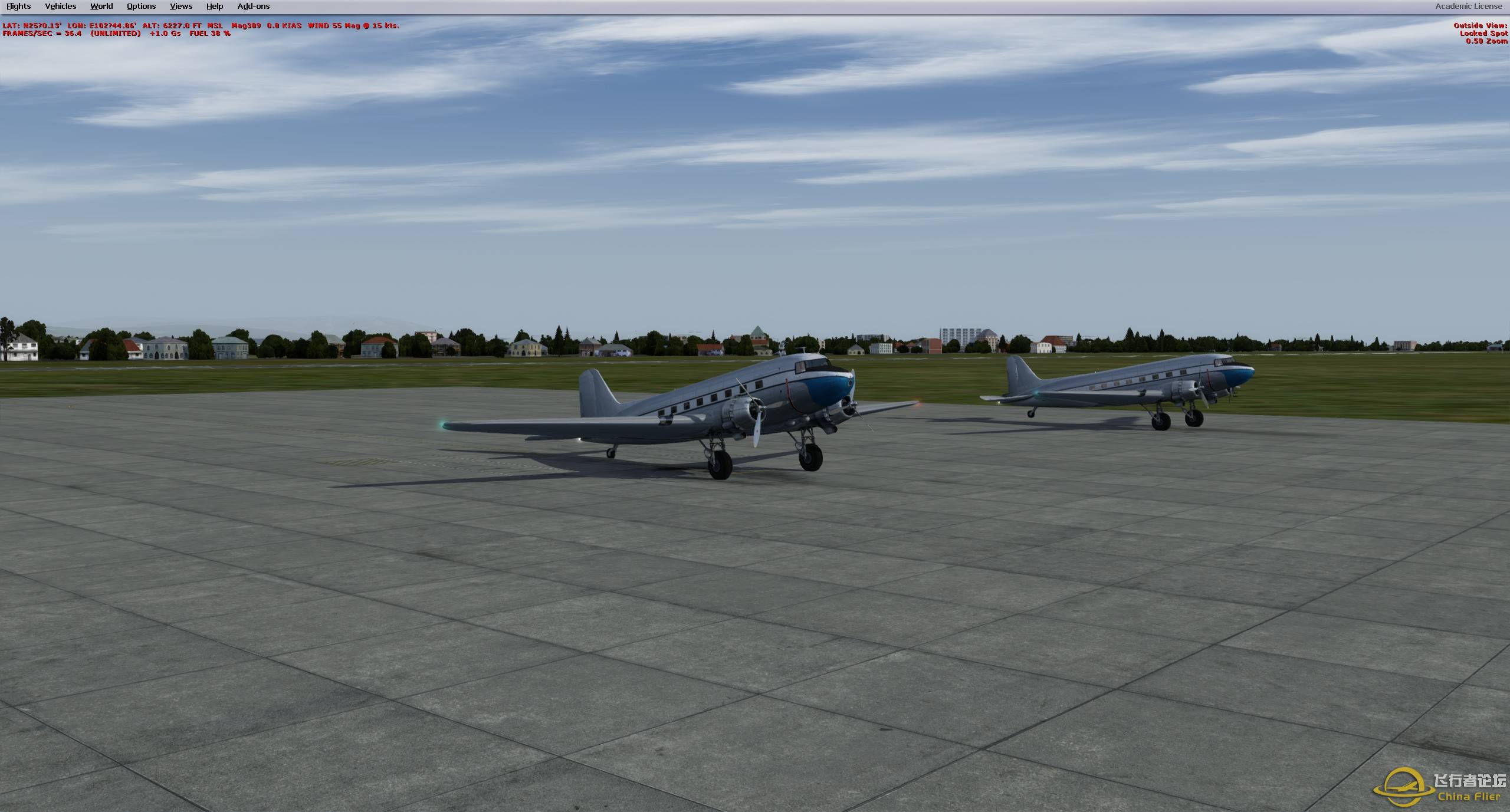
Task: Open the Flights menu
Action: pos(18,6)
